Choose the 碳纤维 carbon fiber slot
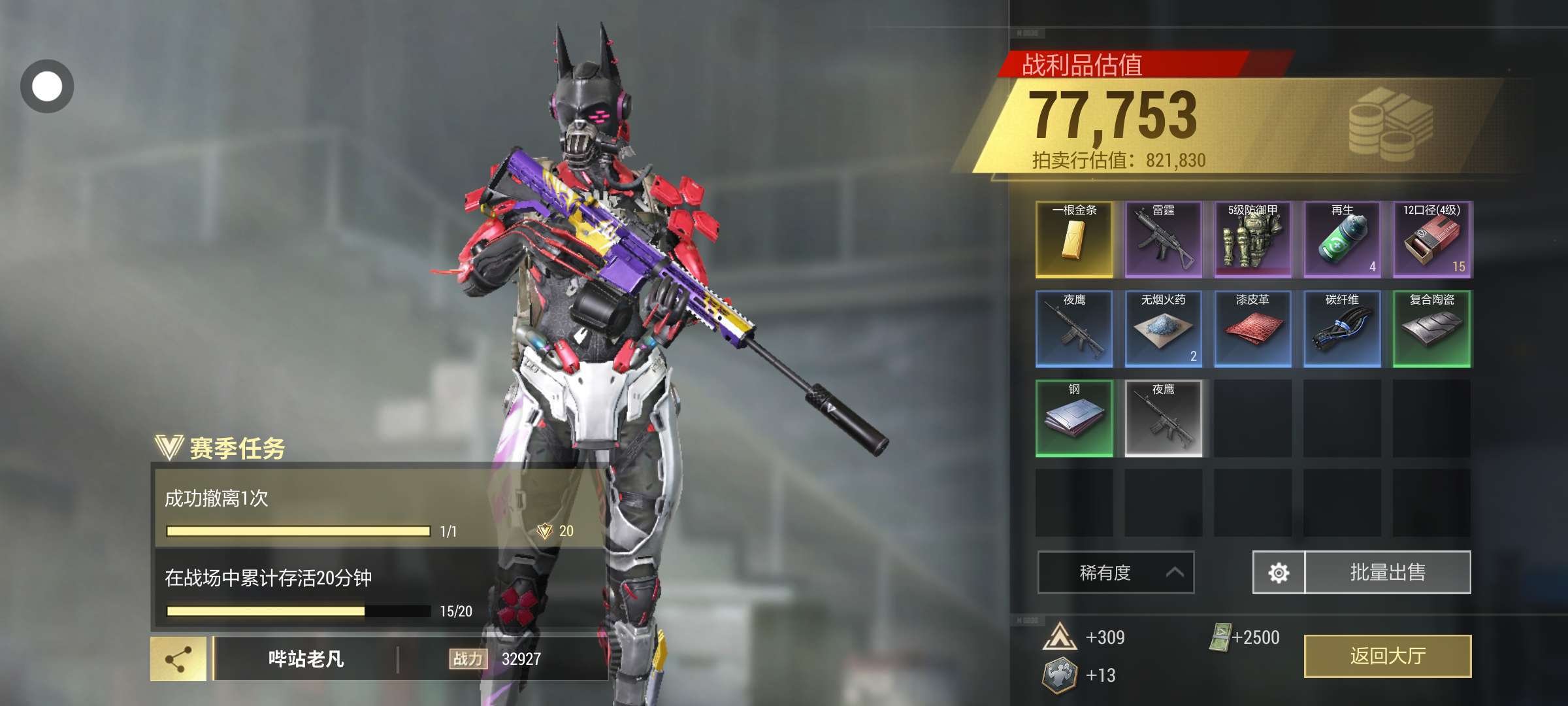 1342,329
